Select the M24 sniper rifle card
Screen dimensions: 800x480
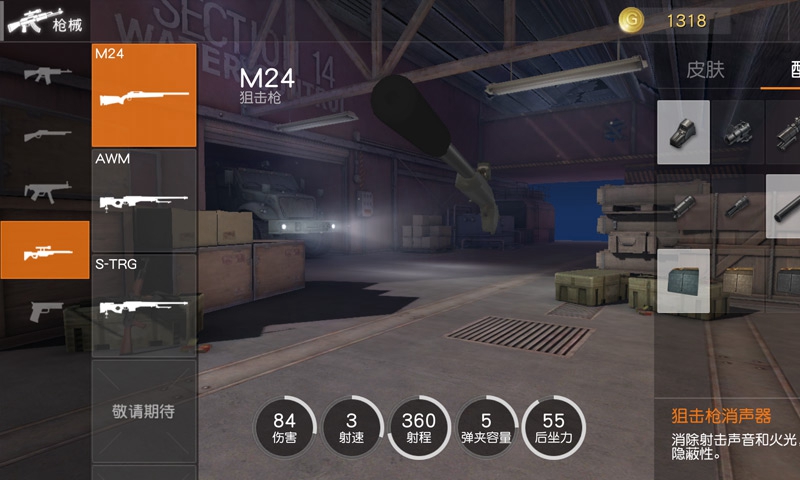coord(144,95)
